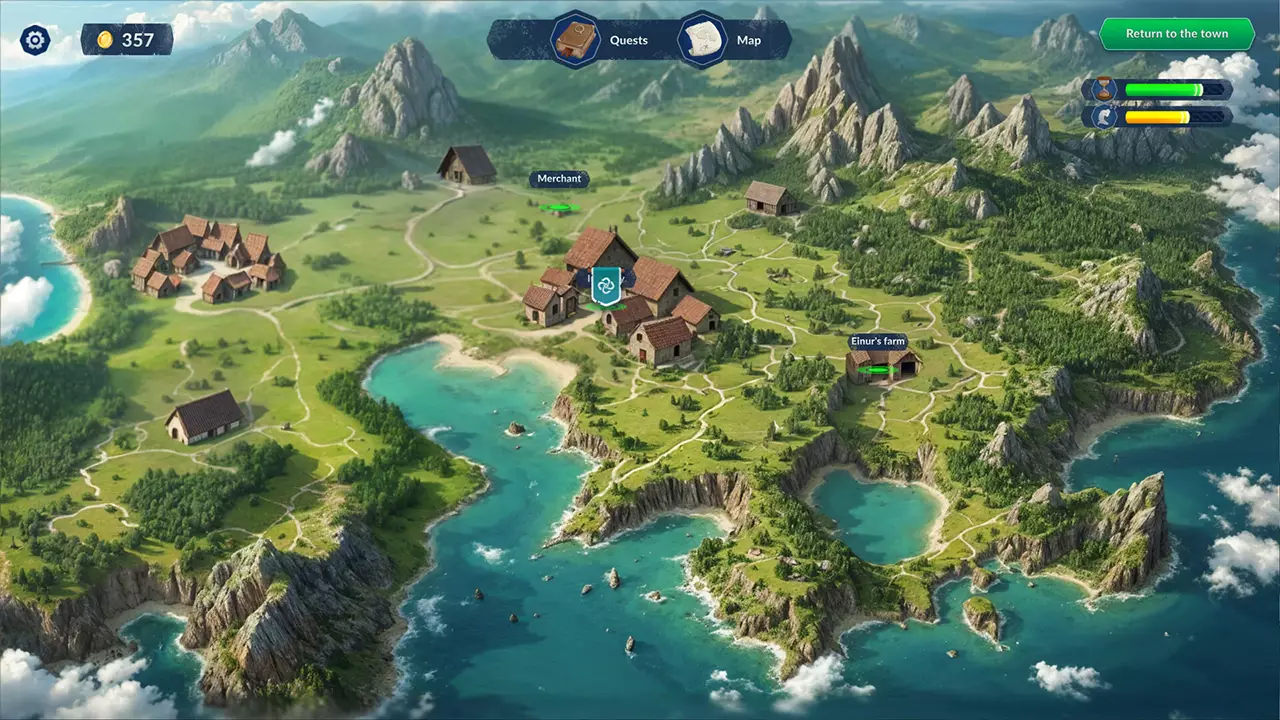Open the settings gear icon
Screen dimensions: 1280x720
34,40
